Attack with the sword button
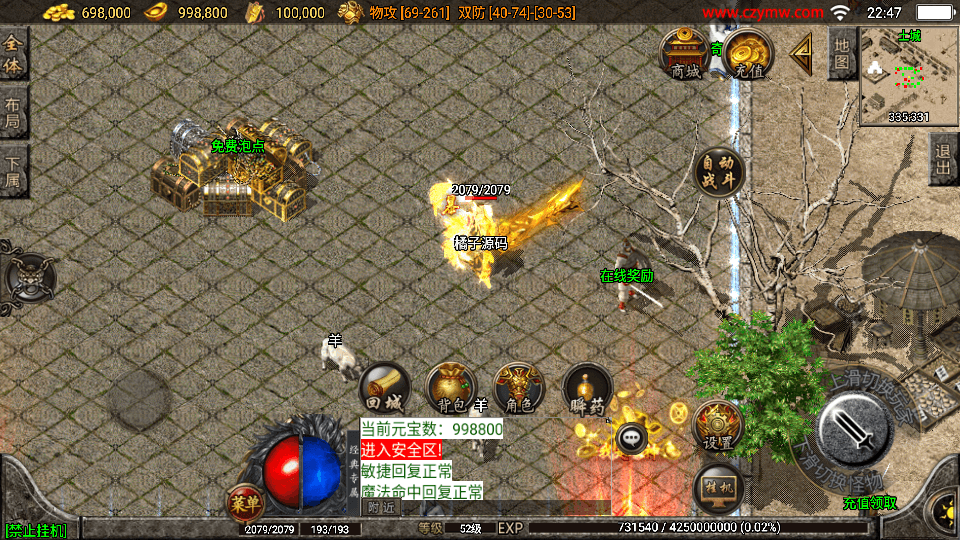This screenshot has height=540, width=960. (x=854, y=429)
